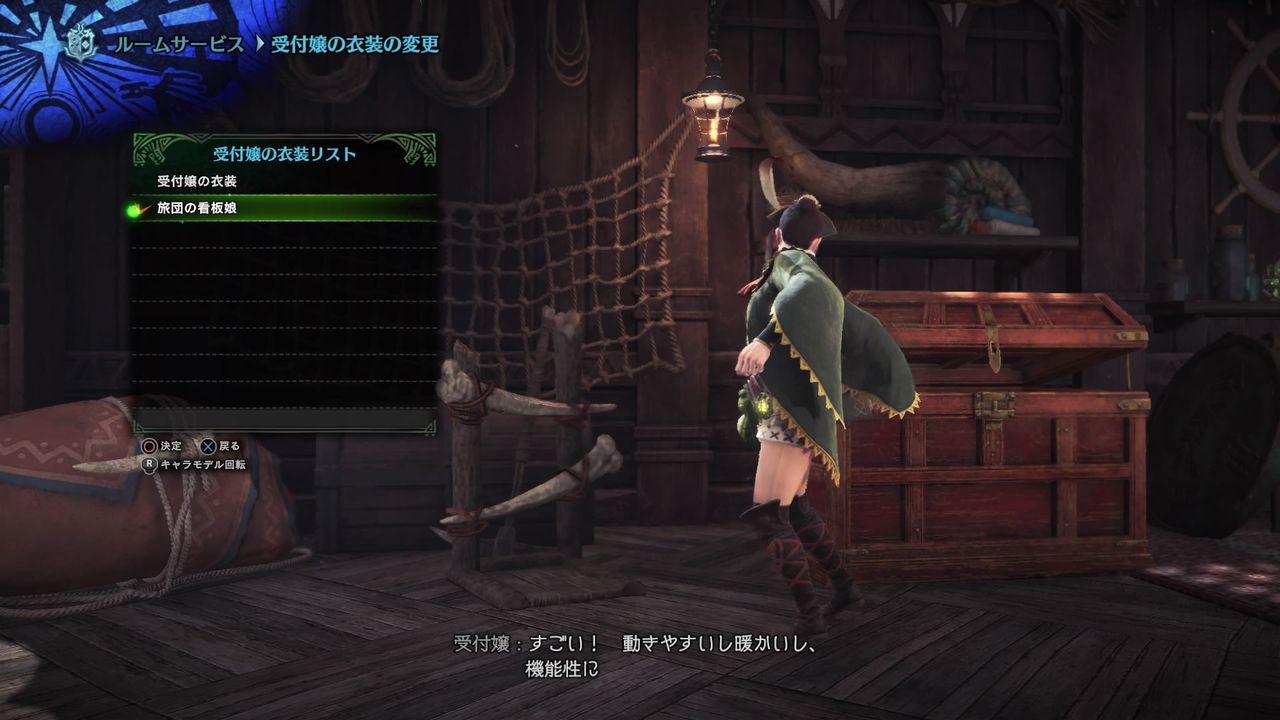This screenshot has height=720, width=1280.
Task: Open the 受付嬢の衣装の変更 breadcrumb dropdown
Action: [x=355, y=44]
